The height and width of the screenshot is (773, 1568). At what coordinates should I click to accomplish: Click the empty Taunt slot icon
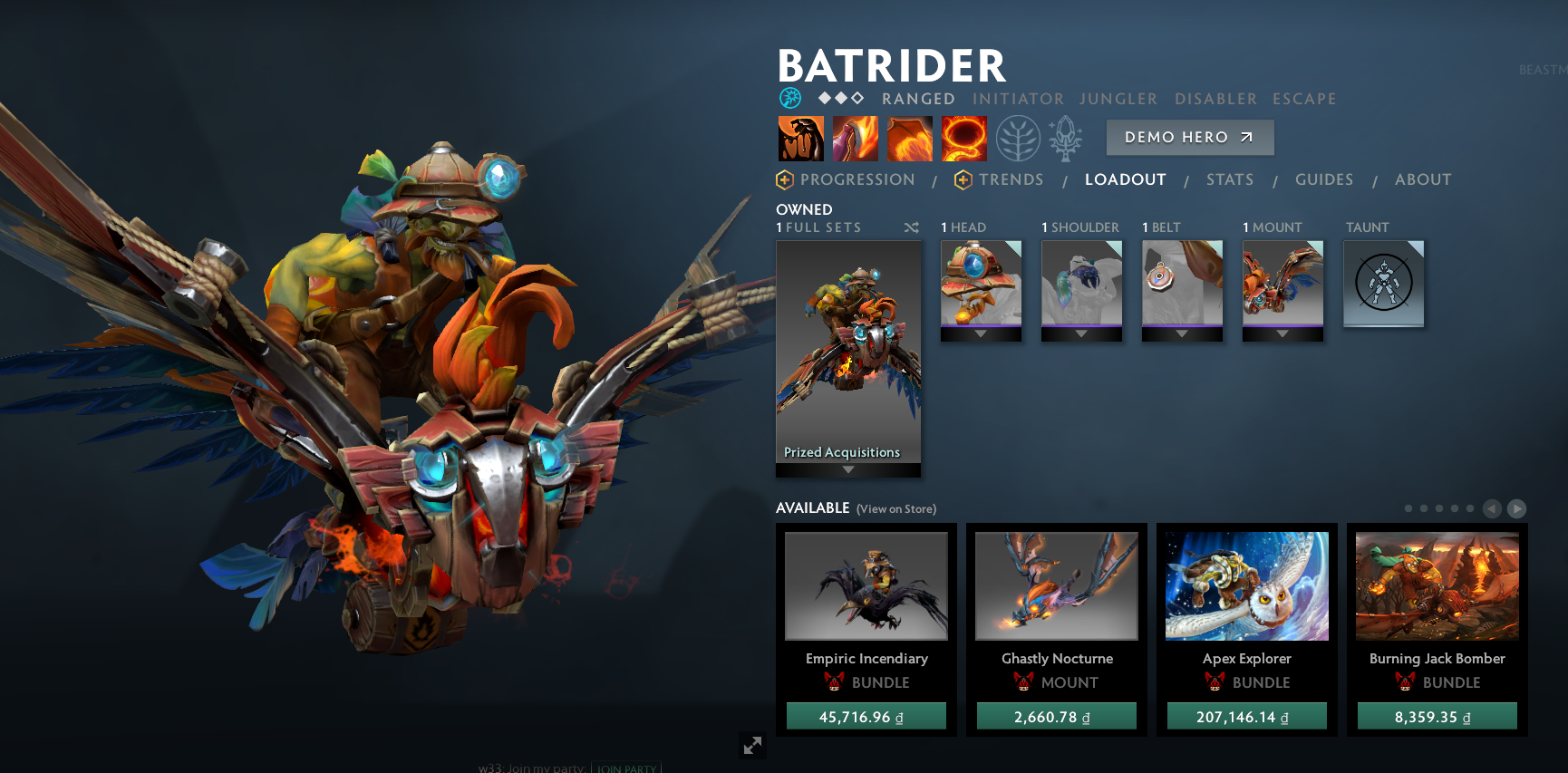pyautogui.click(x=1384, y=283)
